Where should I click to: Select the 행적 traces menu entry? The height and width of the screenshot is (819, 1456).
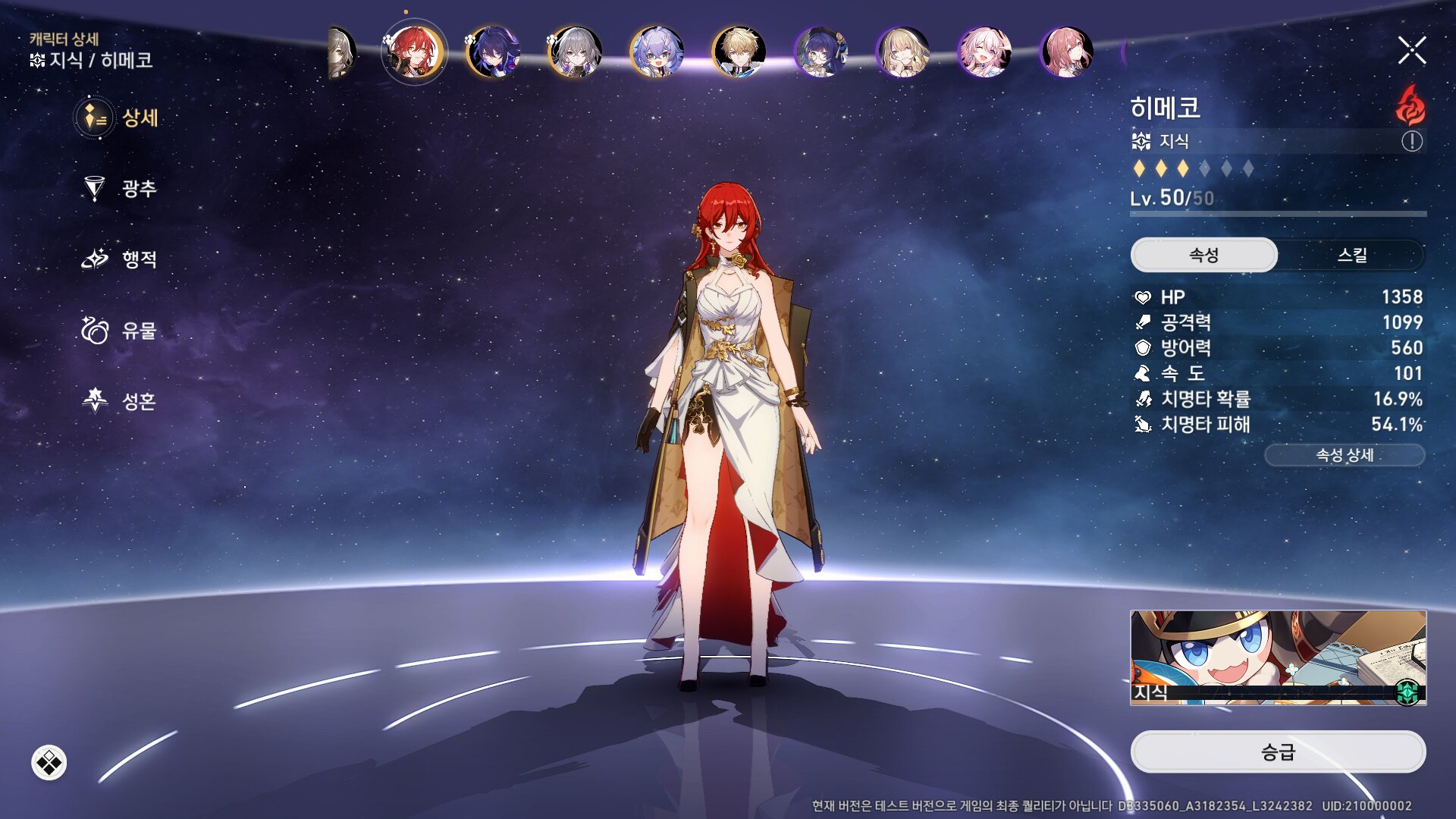120,259
